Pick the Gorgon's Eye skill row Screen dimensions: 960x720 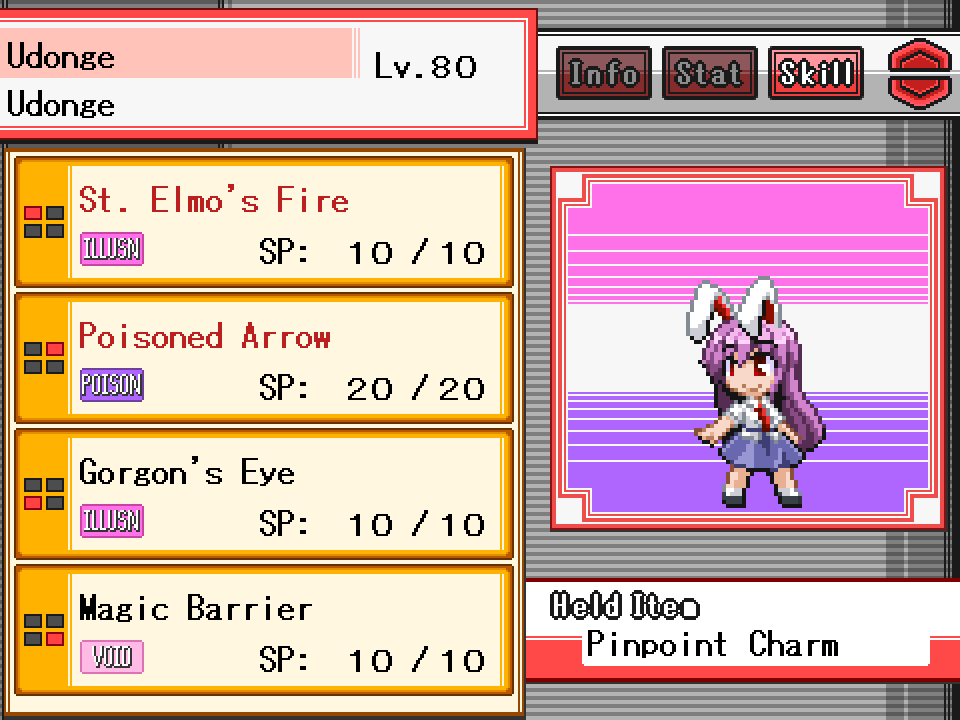(264, 495)
